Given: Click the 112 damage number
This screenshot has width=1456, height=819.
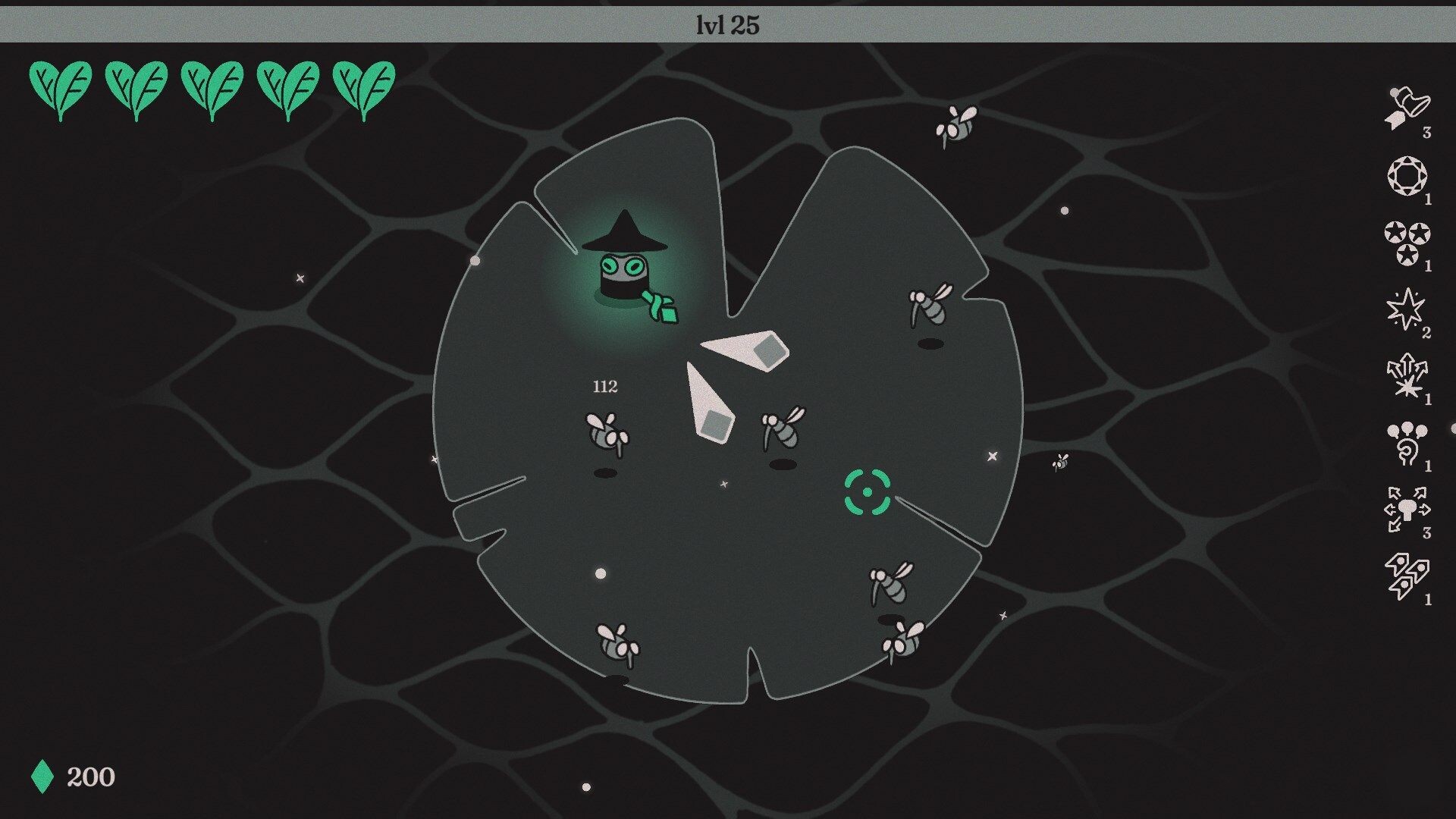Looking at the screenshot, I should [604, 386].
